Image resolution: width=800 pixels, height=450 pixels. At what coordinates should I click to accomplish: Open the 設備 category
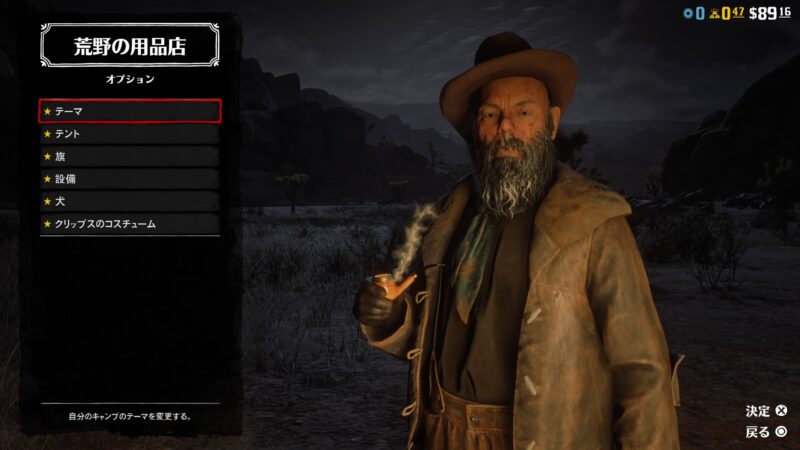click(x=129, y=179)
